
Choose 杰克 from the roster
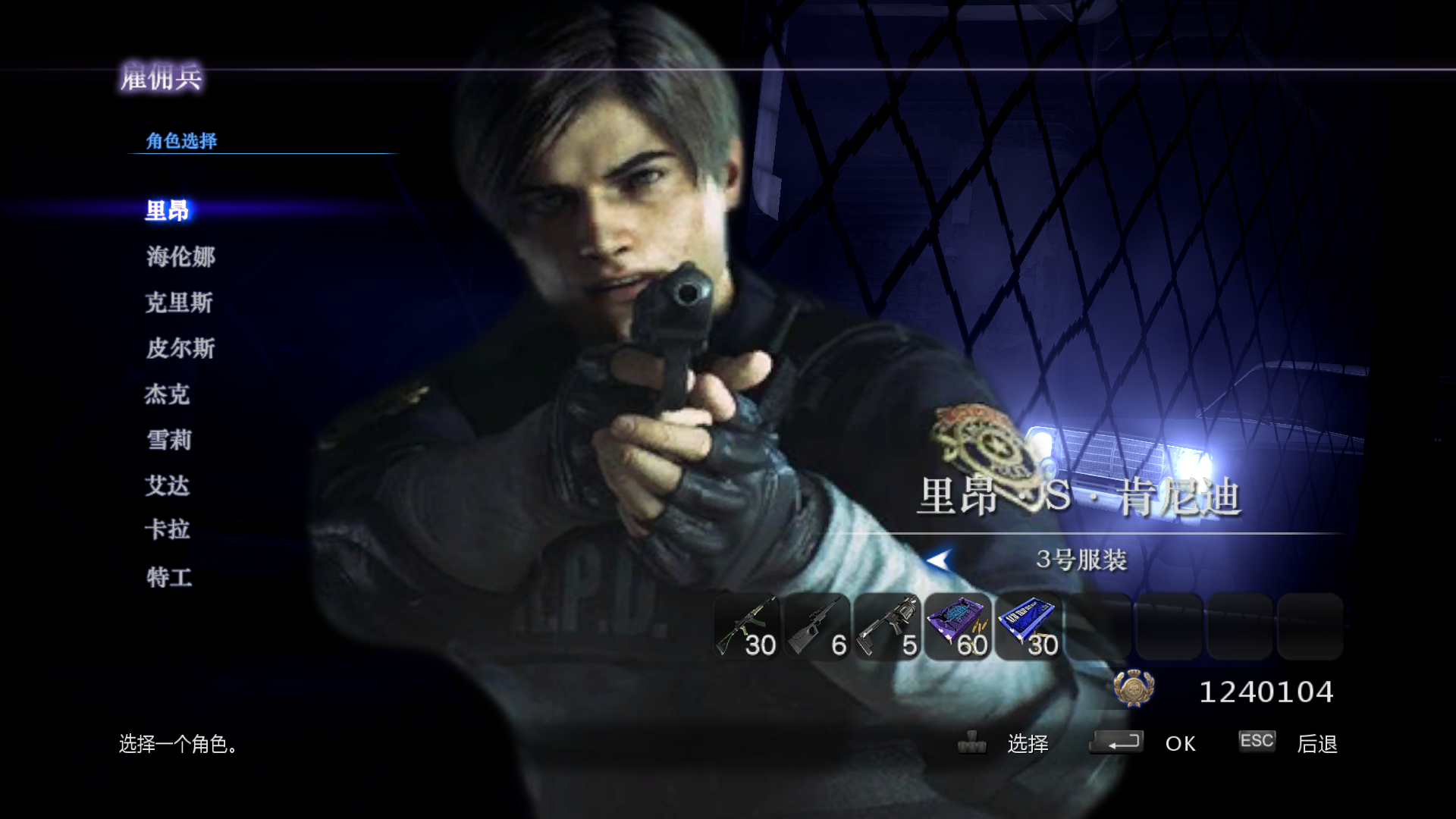click(168, 394)
